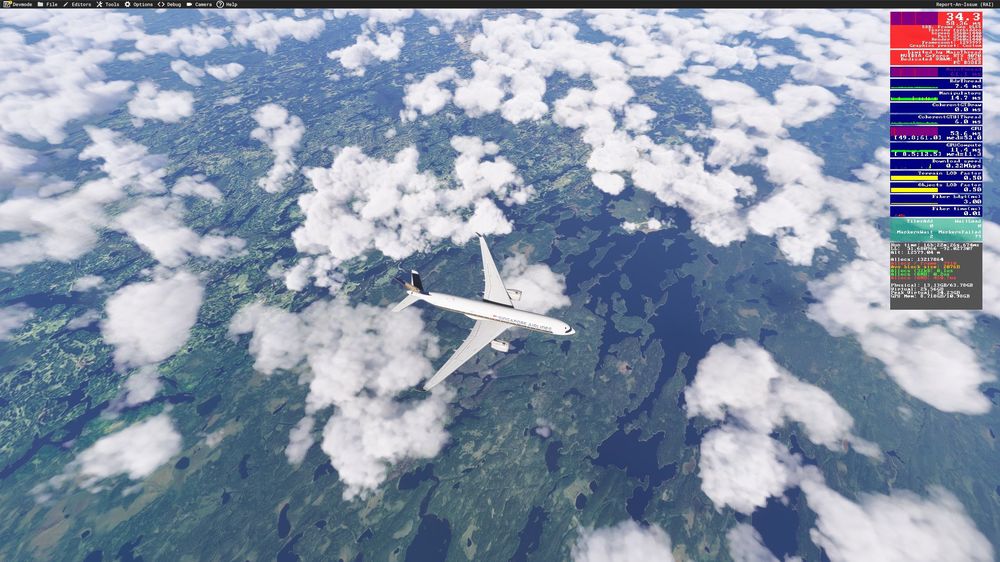This screenshot has width=1000, height=562.
Task: Show the Editors menu
Action: tap(79, 4)
